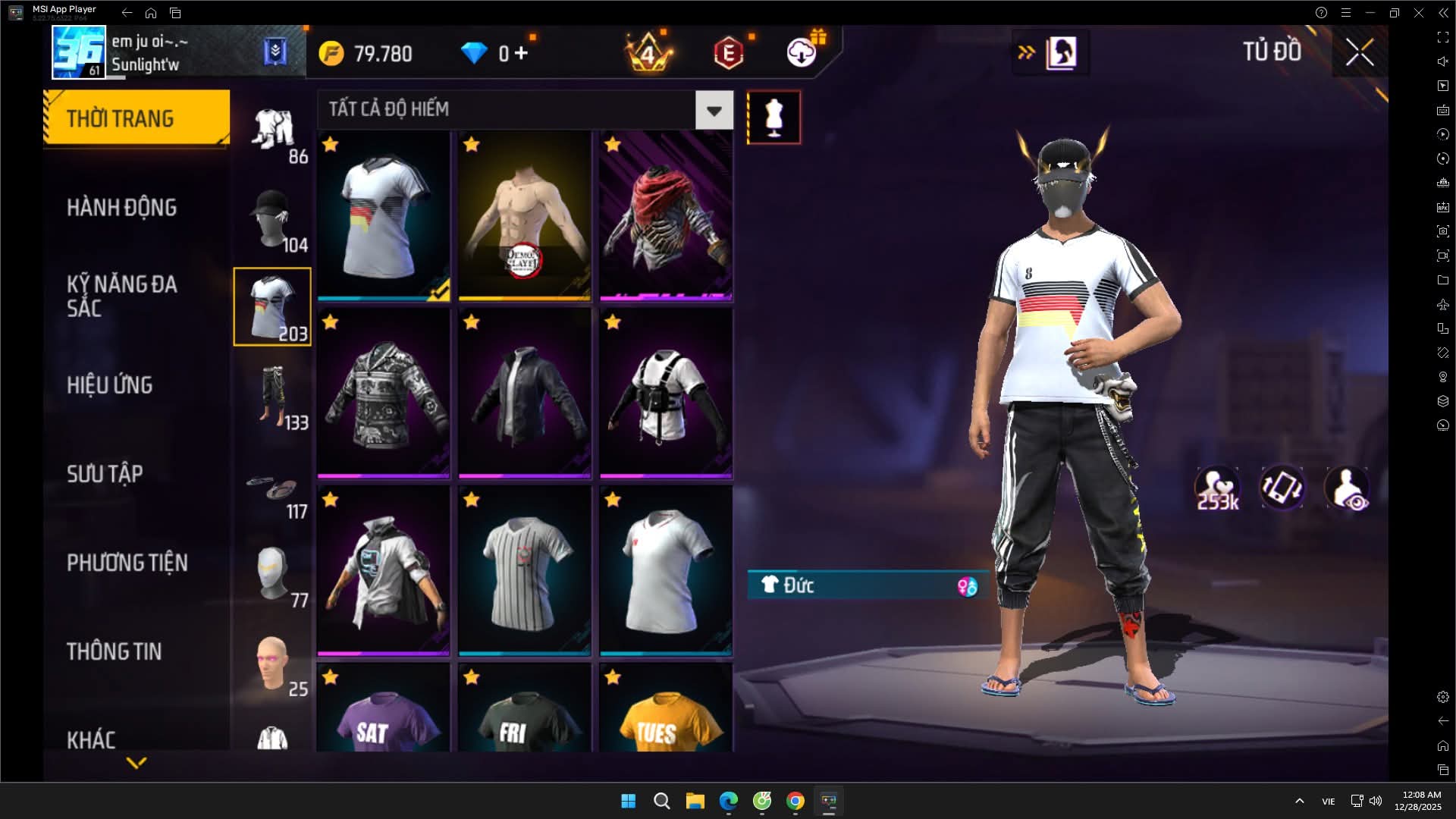Open the rarity filter dropdown
1456x819 pixels.
714,111
